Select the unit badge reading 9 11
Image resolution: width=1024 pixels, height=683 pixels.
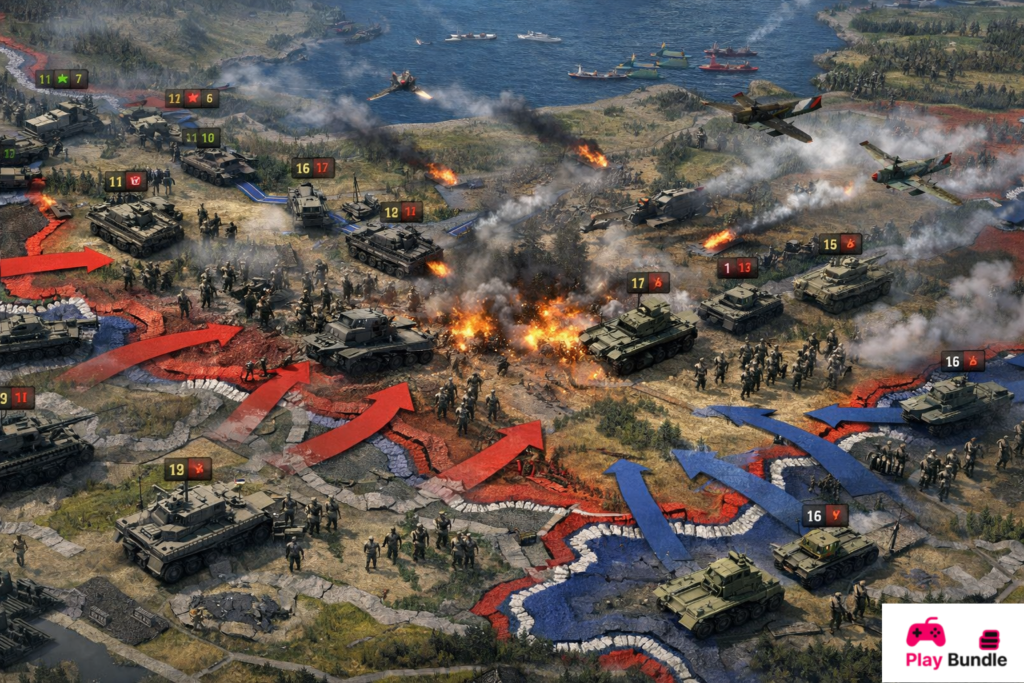[16, 398]
